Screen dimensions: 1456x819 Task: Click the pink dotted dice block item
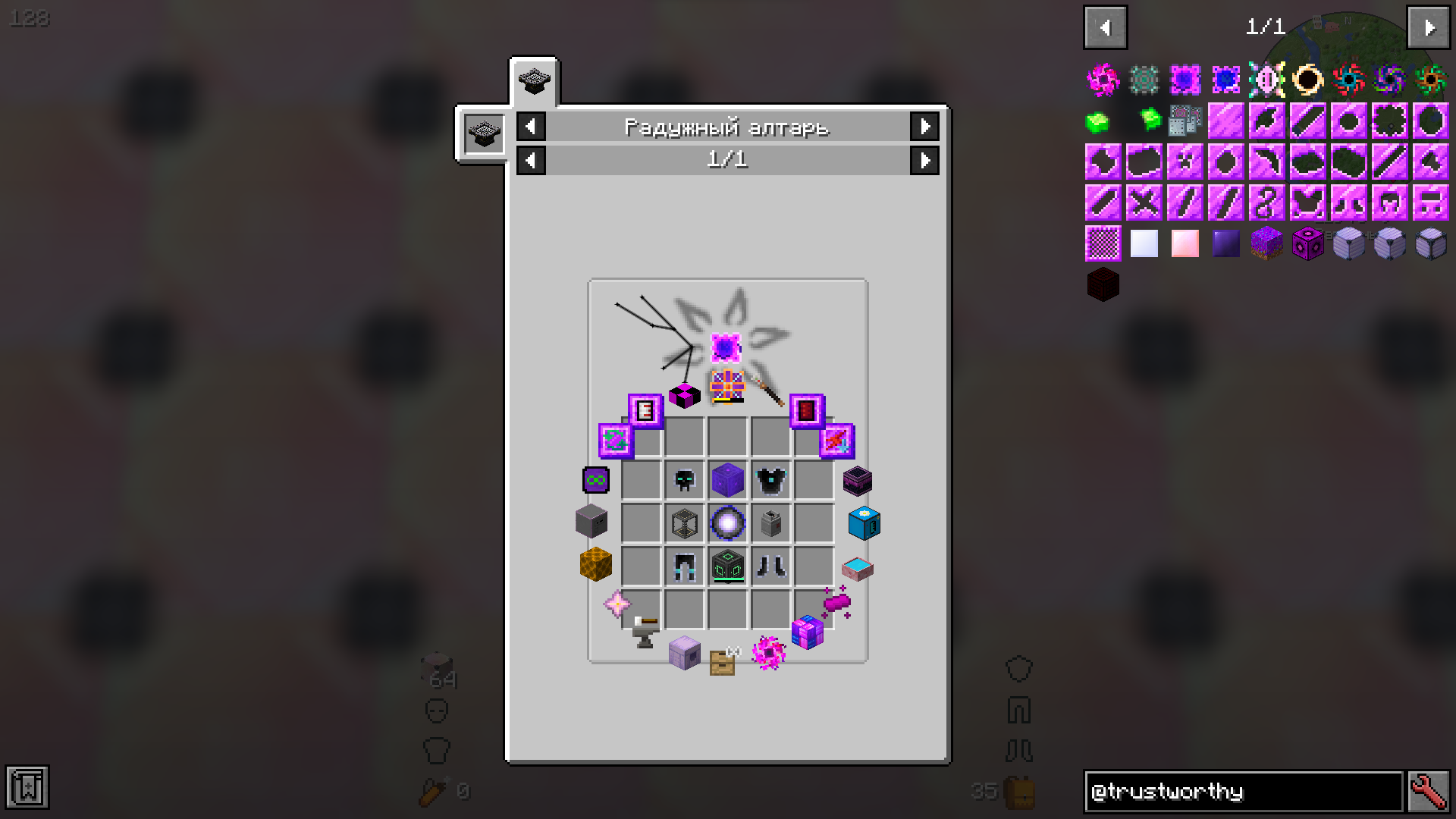1308,243
